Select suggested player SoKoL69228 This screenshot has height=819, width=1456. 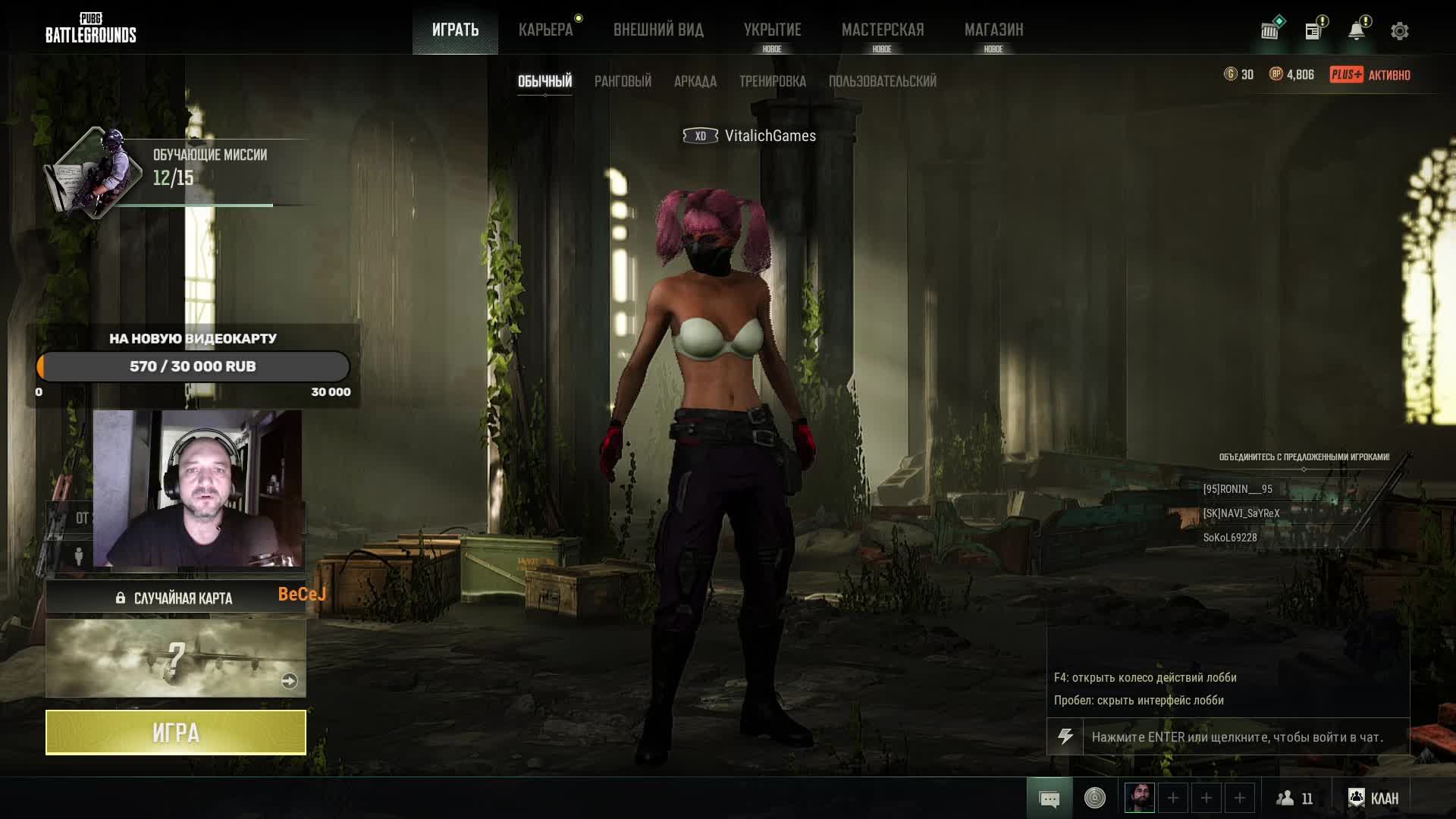pos(1230,538)
